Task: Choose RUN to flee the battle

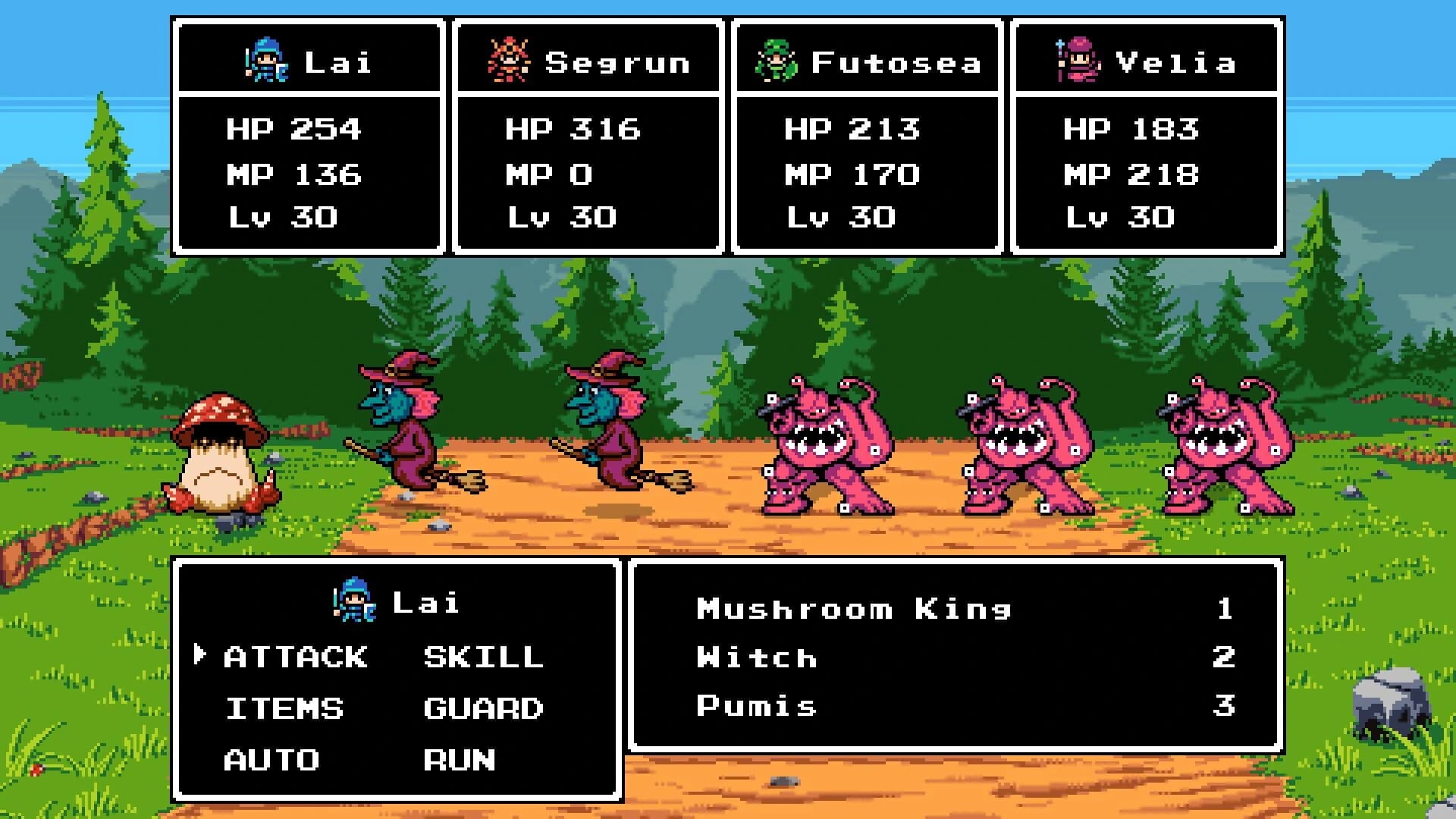Action: 459,758
